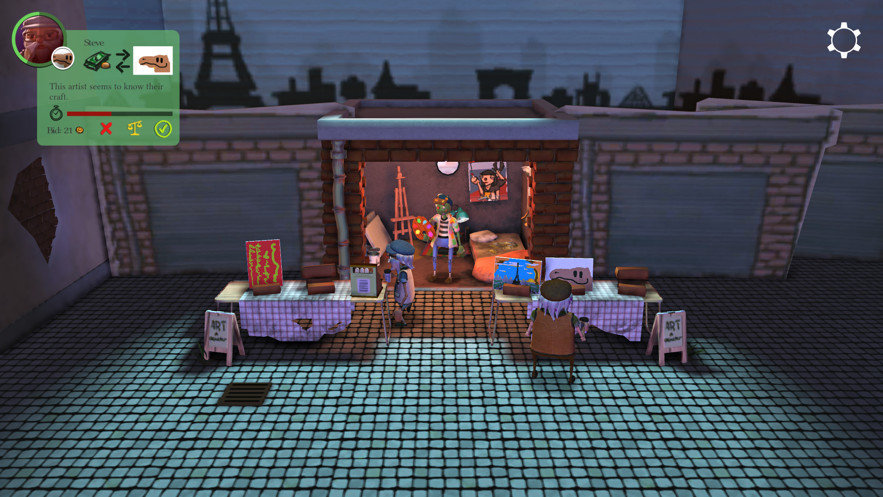Image resolution: width=883 pixels, height=497 pixels.
Task: Select Steve's customer portrait
Action: (x=36, y=38)
